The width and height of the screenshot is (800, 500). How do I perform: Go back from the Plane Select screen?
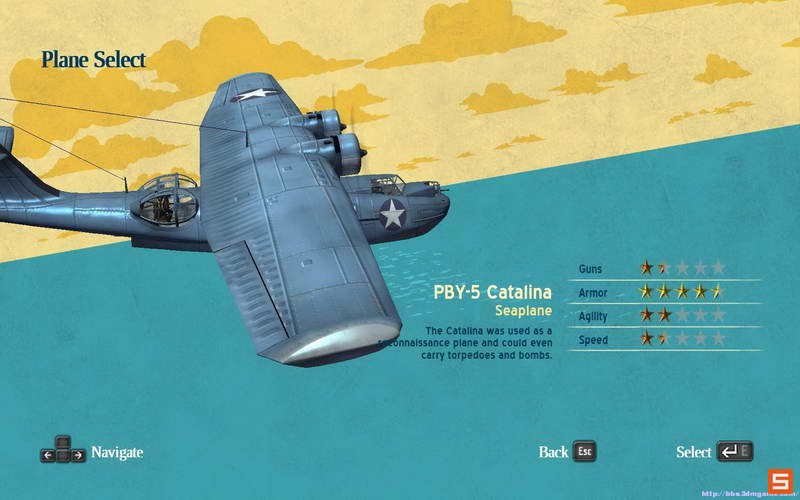[567, 452]
